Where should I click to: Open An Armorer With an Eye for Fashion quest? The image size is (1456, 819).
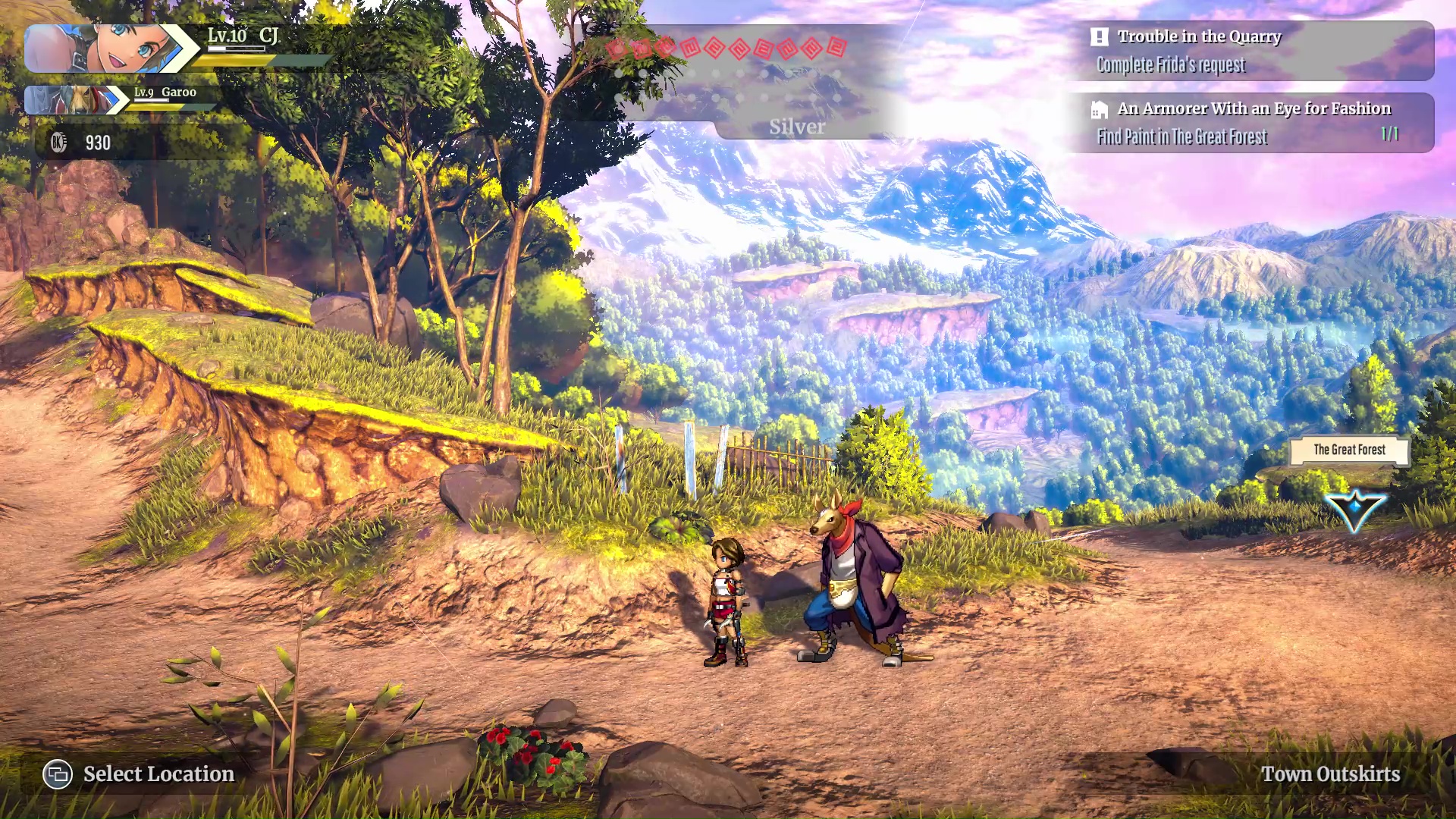[x=1250, y=122]
